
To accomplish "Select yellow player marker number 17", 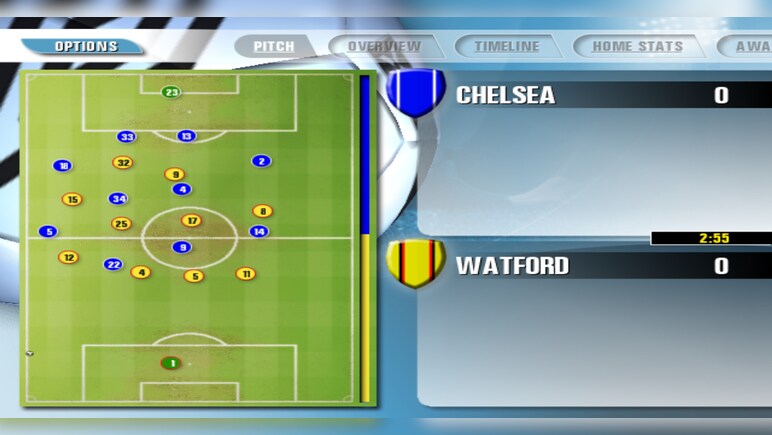I will click(191, 220).
